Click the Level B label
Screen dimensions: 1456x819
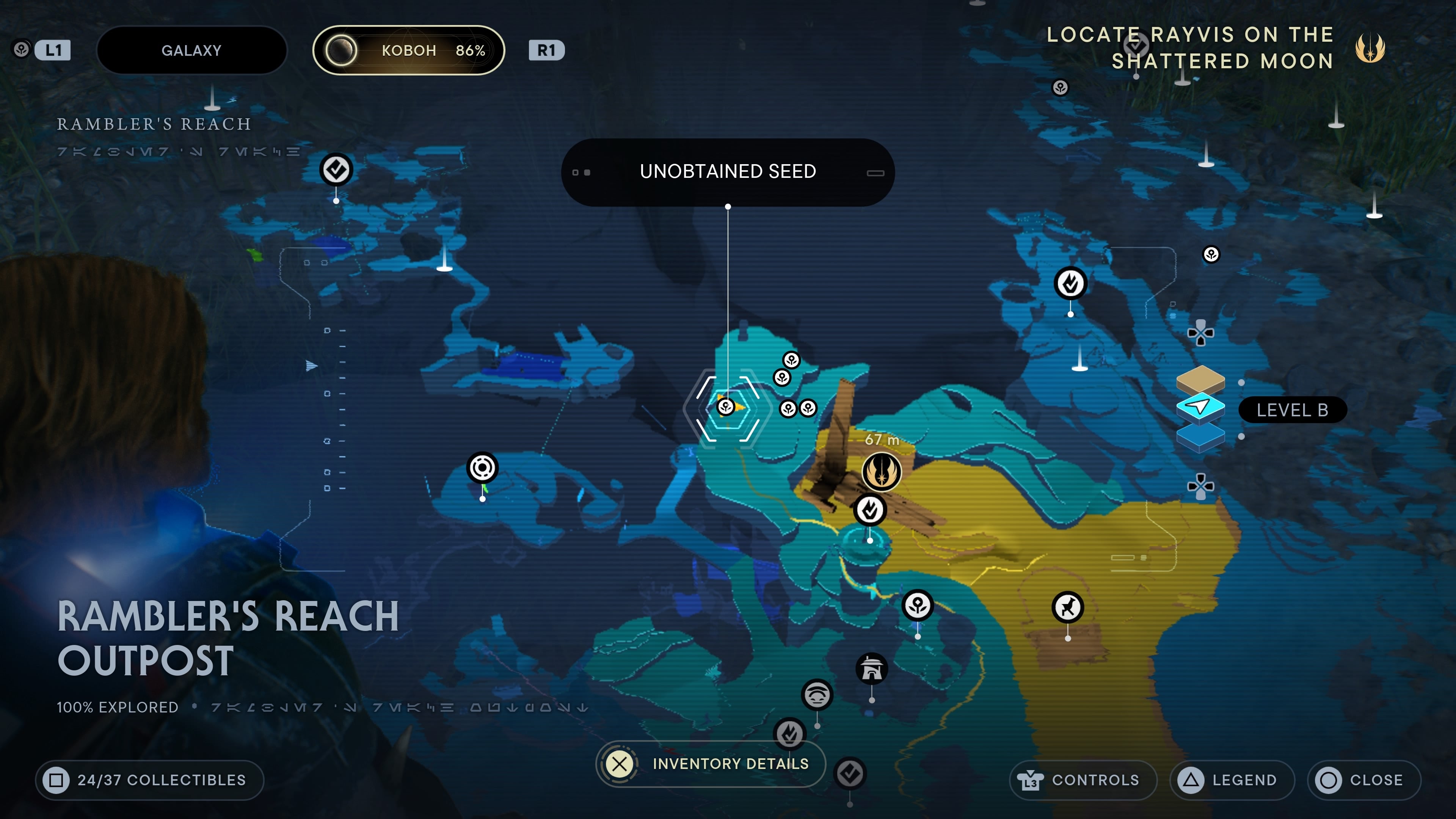click(1293, 410)
